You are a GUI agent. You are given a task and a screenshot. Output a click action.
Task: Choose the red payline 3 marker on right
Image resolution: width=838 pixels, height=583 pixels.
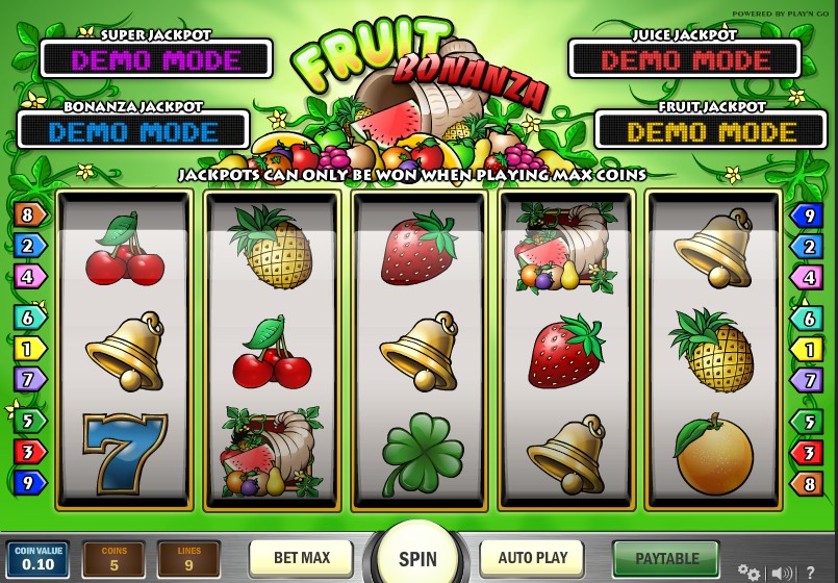pyautogui.click(x=806, y=453)
